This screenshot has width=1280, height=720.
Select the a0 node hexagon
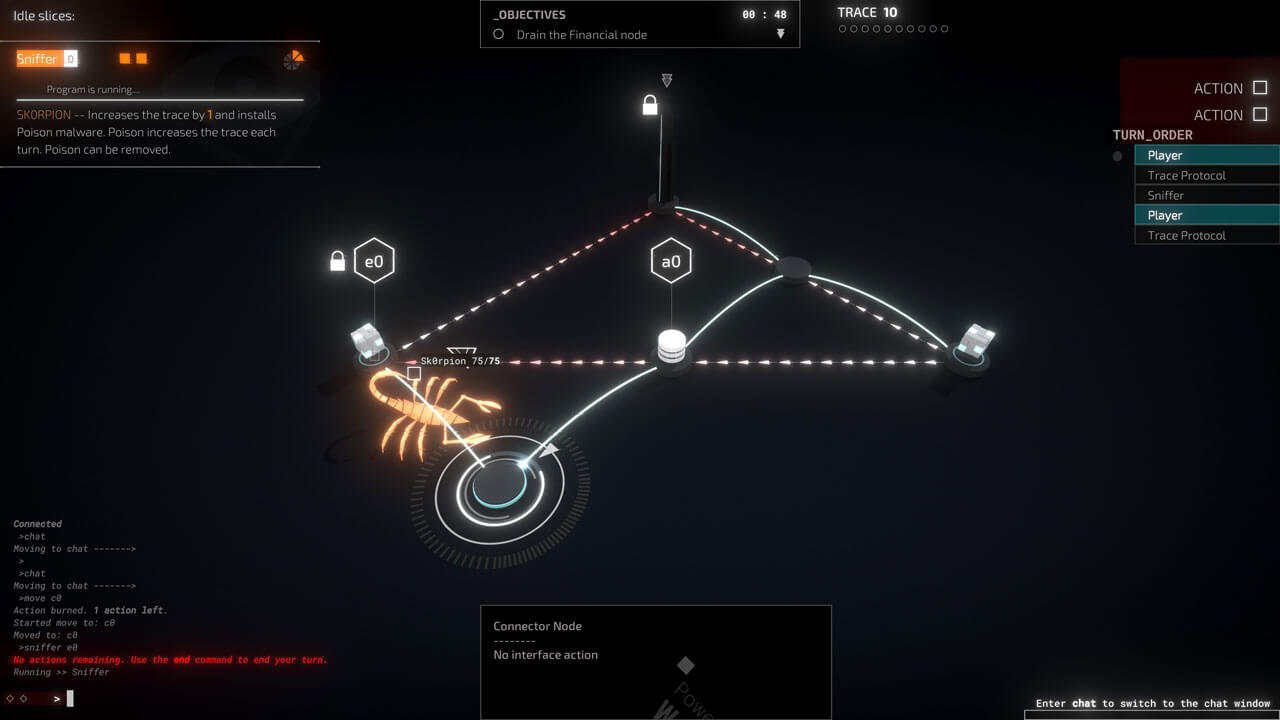pos(671,262)
